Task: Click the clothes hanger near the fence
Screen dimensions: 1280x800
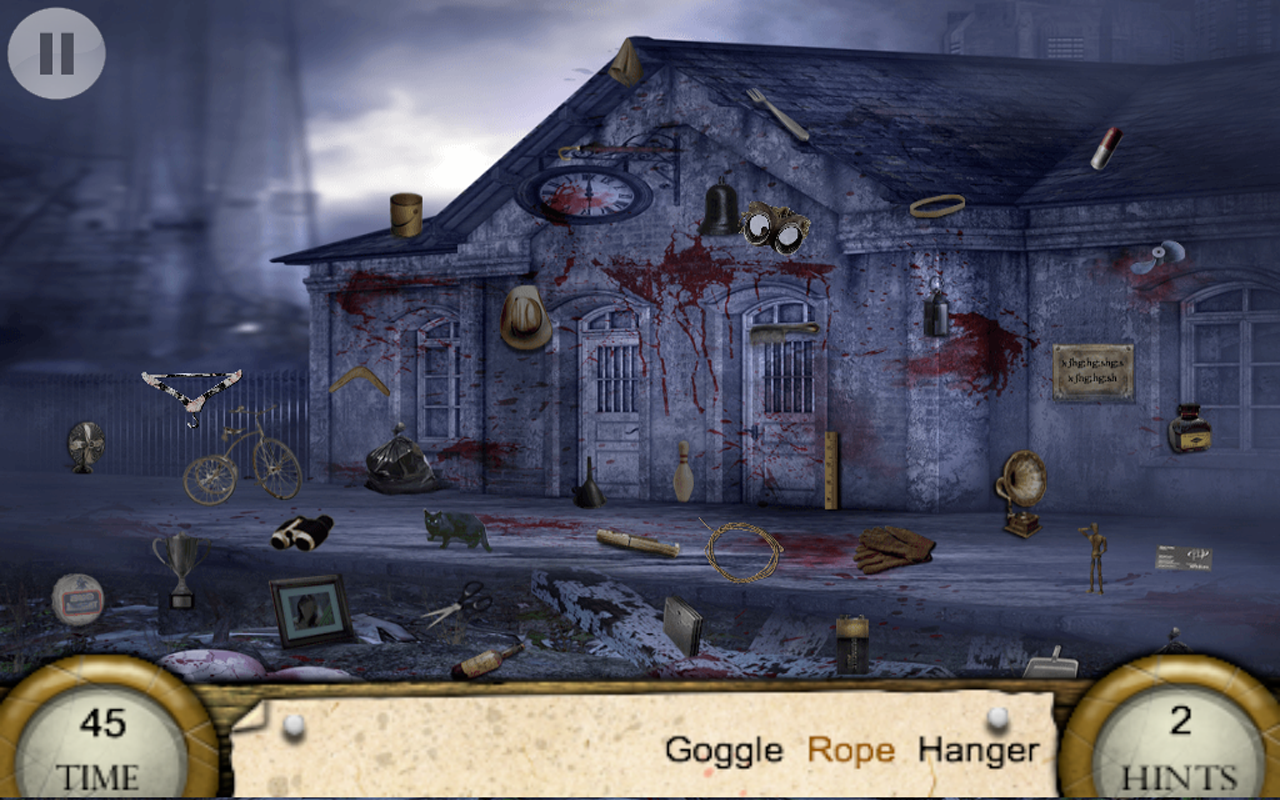Action: point(190,385)
